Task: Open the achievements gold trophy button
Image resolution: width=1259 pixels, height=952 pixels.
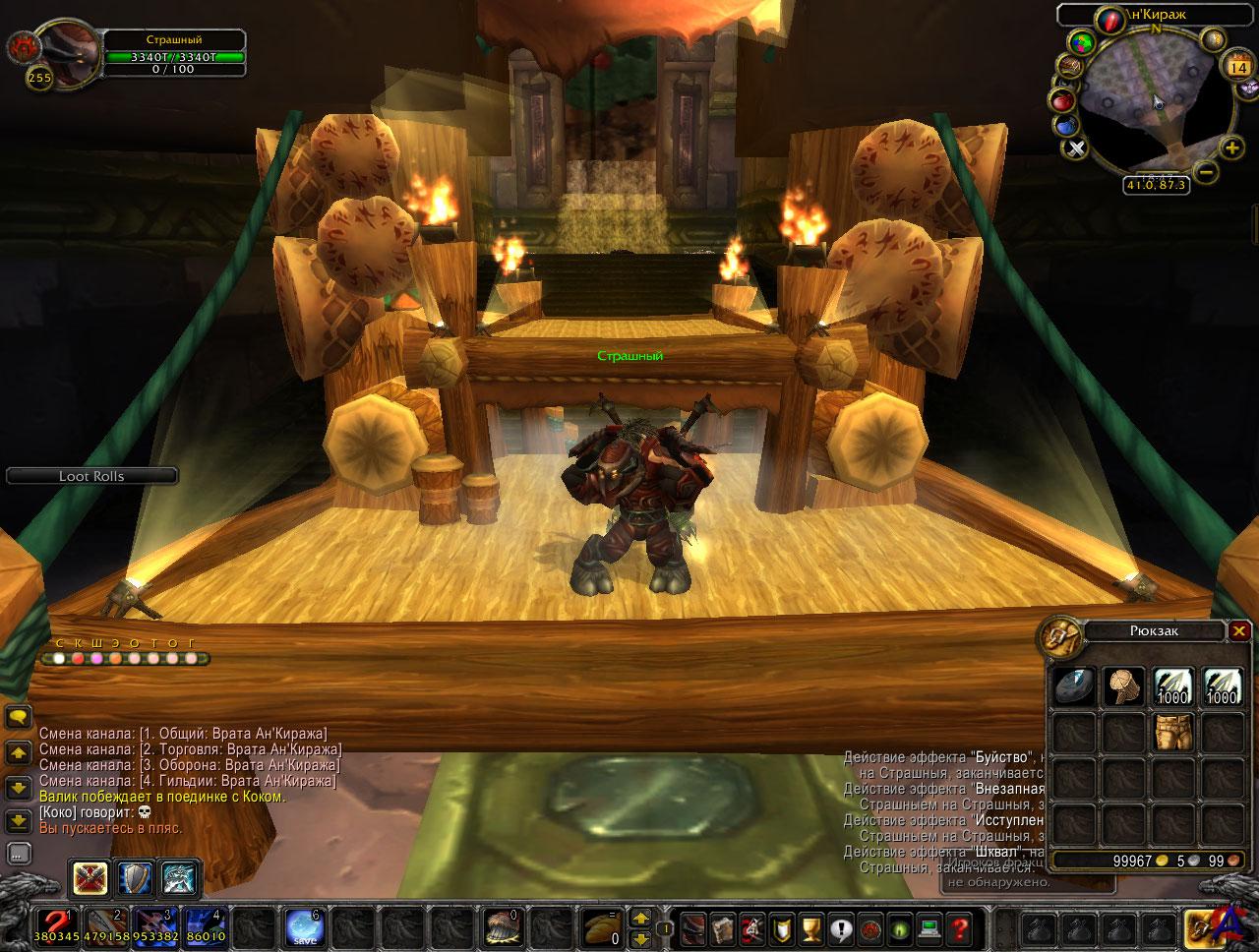Action: click(x=811, y=927)
